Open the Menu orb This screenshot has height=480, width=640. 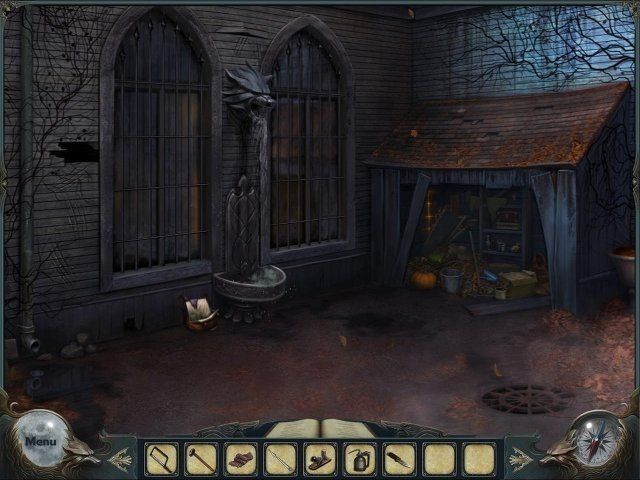41,439
